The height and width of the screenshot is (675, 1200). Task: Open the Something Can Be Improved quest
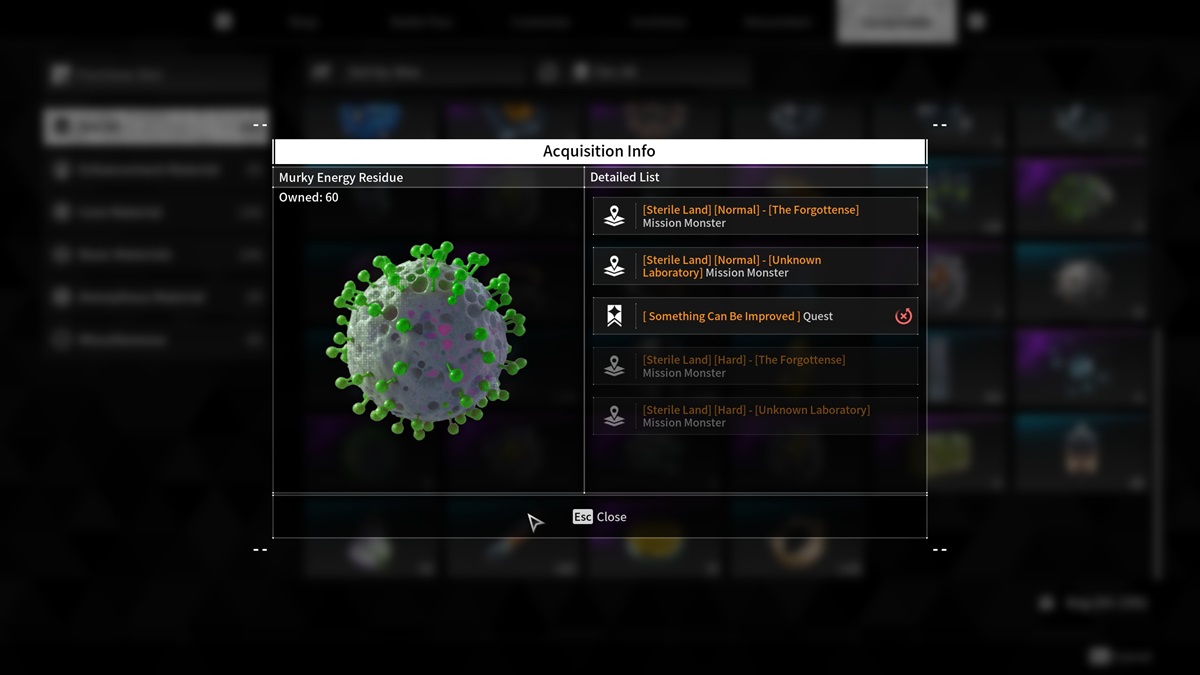740,316
